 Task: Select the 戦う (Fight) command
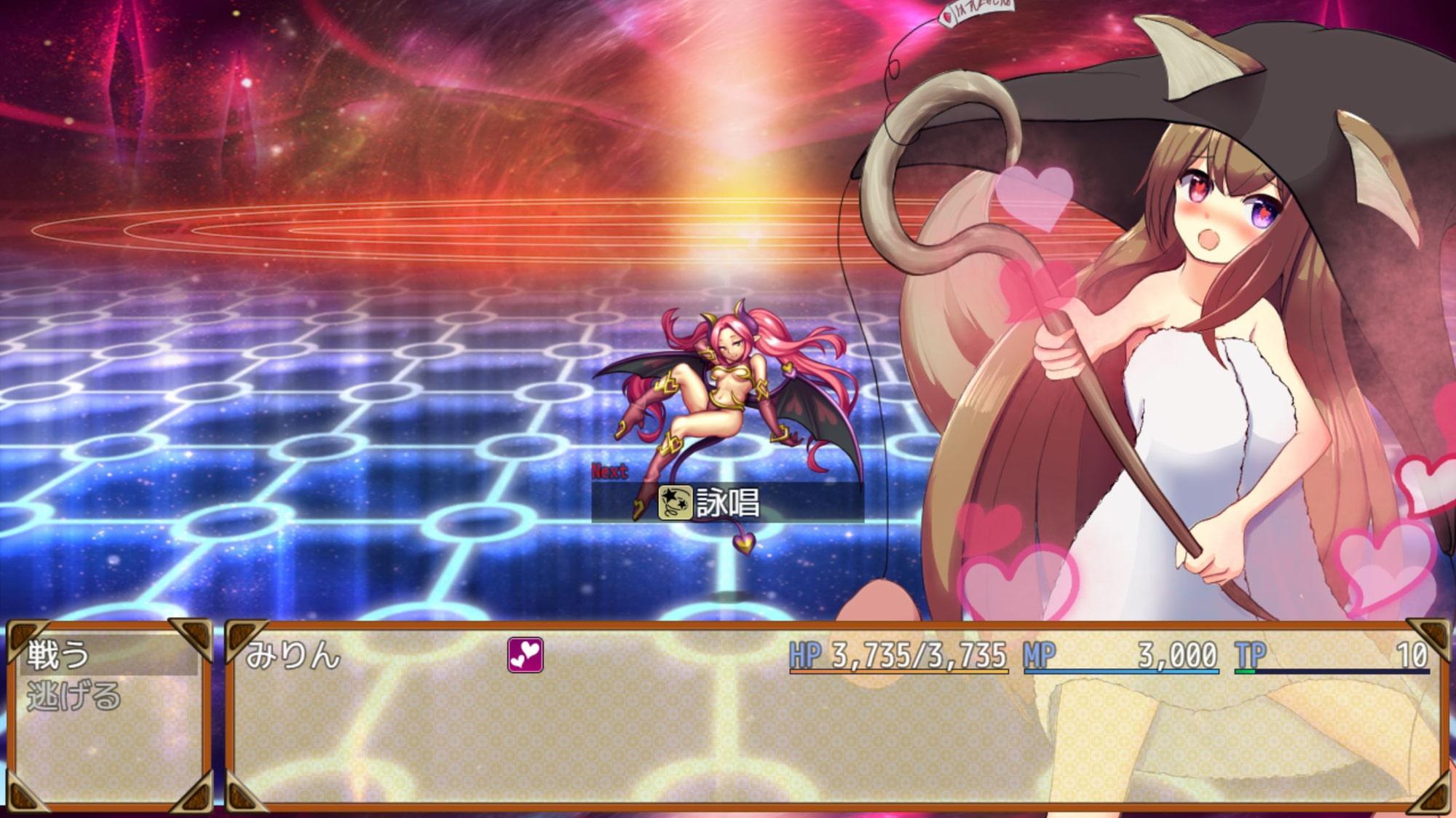click(x=60, y=655)
